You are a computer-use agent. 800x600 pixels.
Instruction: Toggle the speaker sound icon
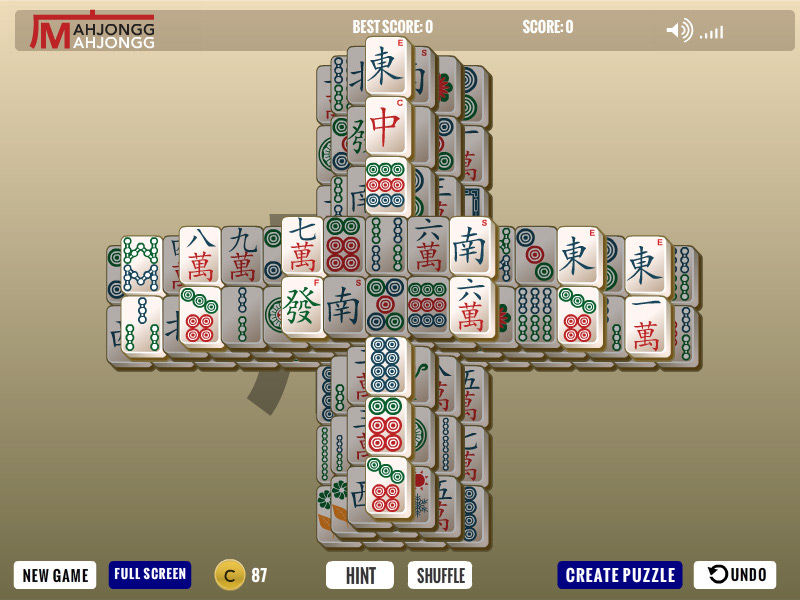(x=679, y=31)
